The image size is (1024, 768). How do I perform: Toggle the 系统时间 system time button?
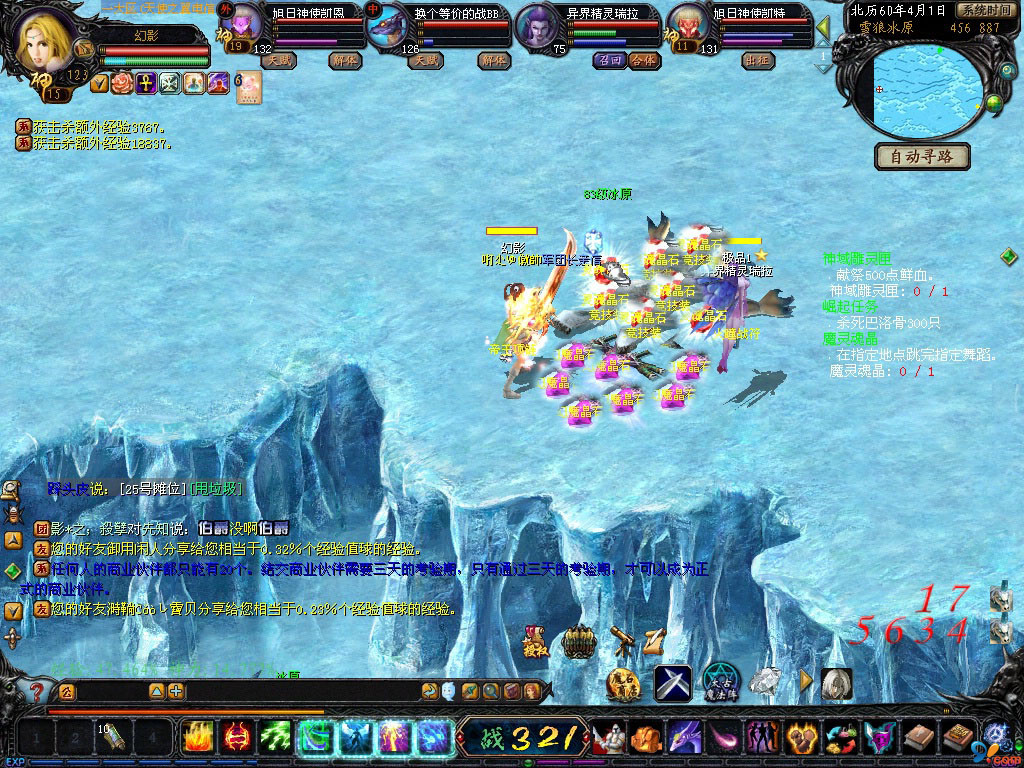985,10
